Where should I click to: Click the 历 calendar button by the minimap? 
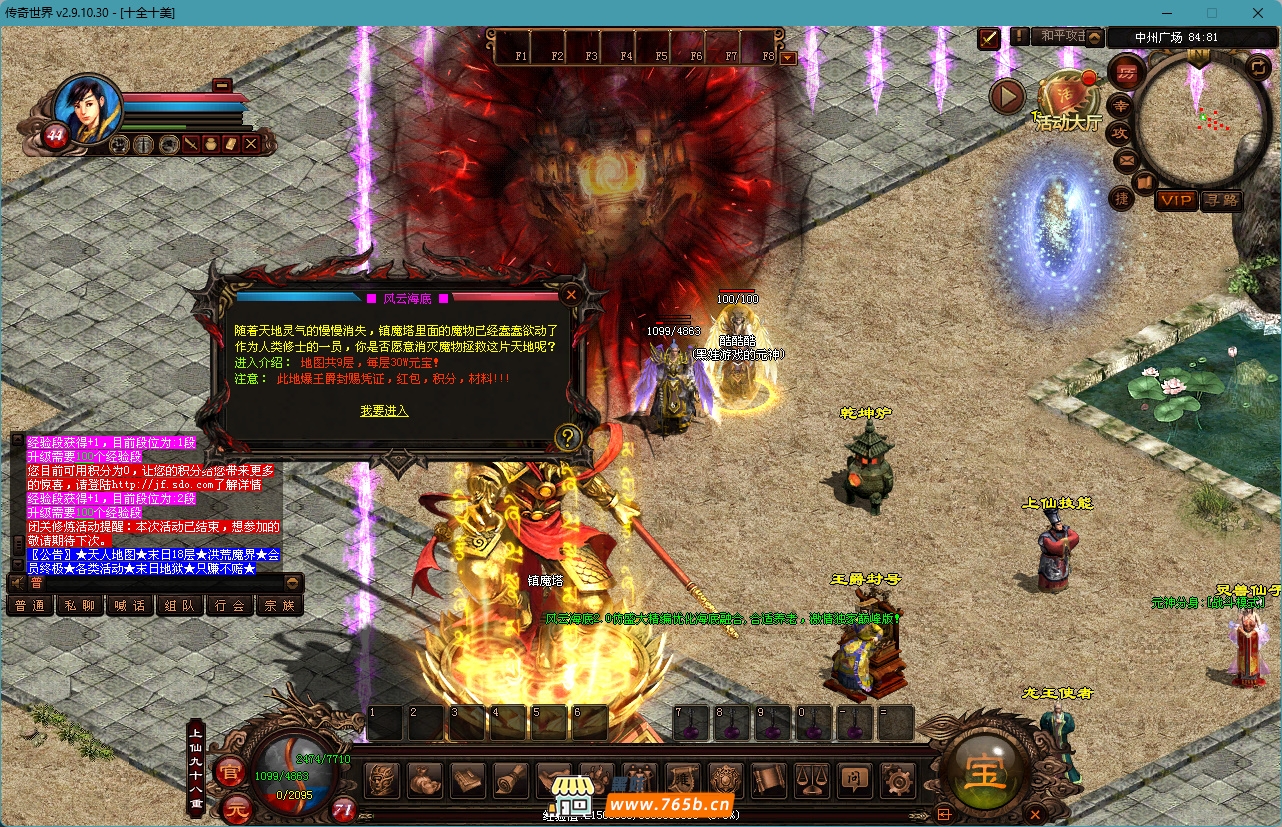[x=1127, y=72]
